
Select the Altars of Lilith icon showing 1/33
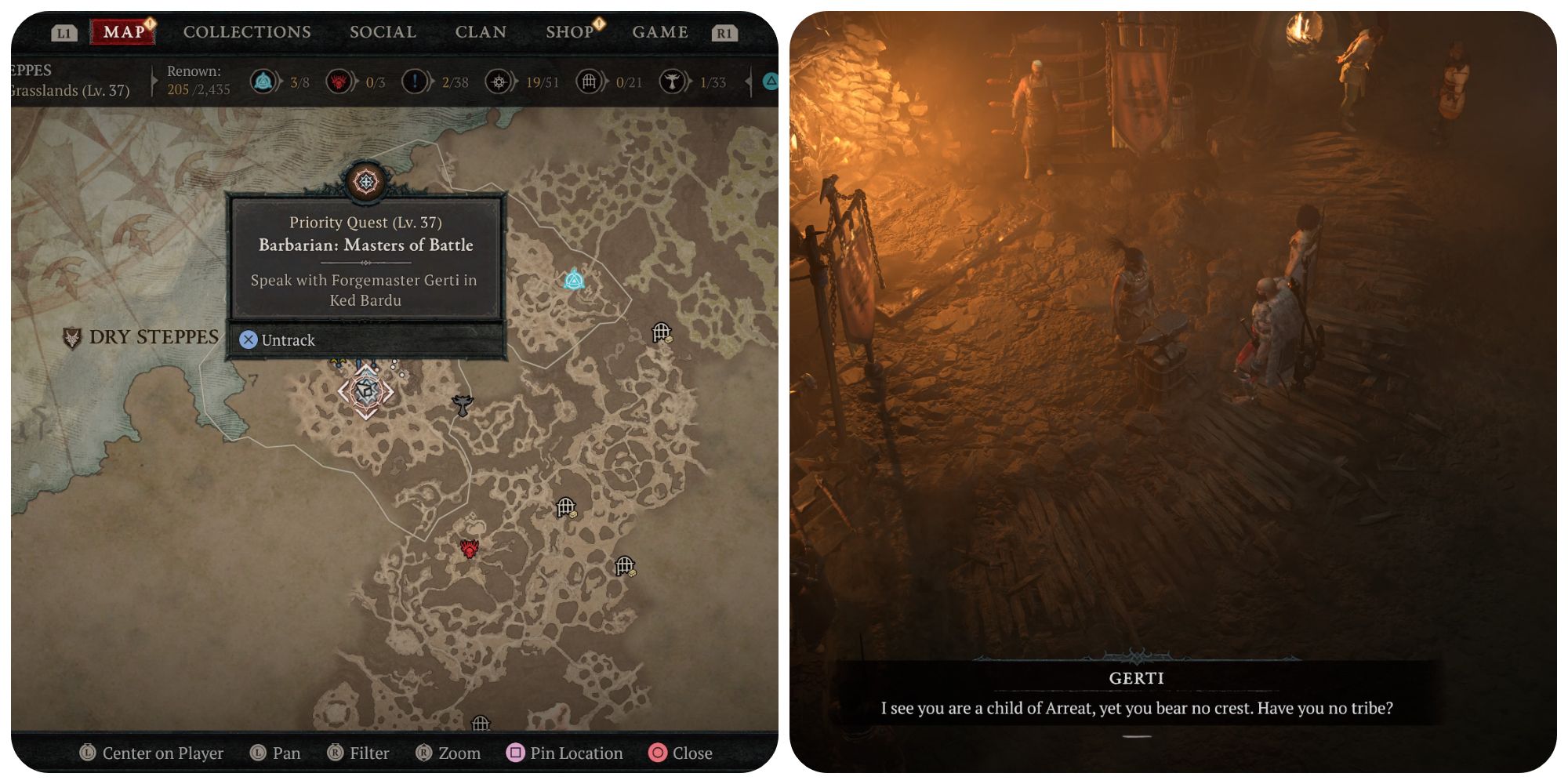click(672, 81)
